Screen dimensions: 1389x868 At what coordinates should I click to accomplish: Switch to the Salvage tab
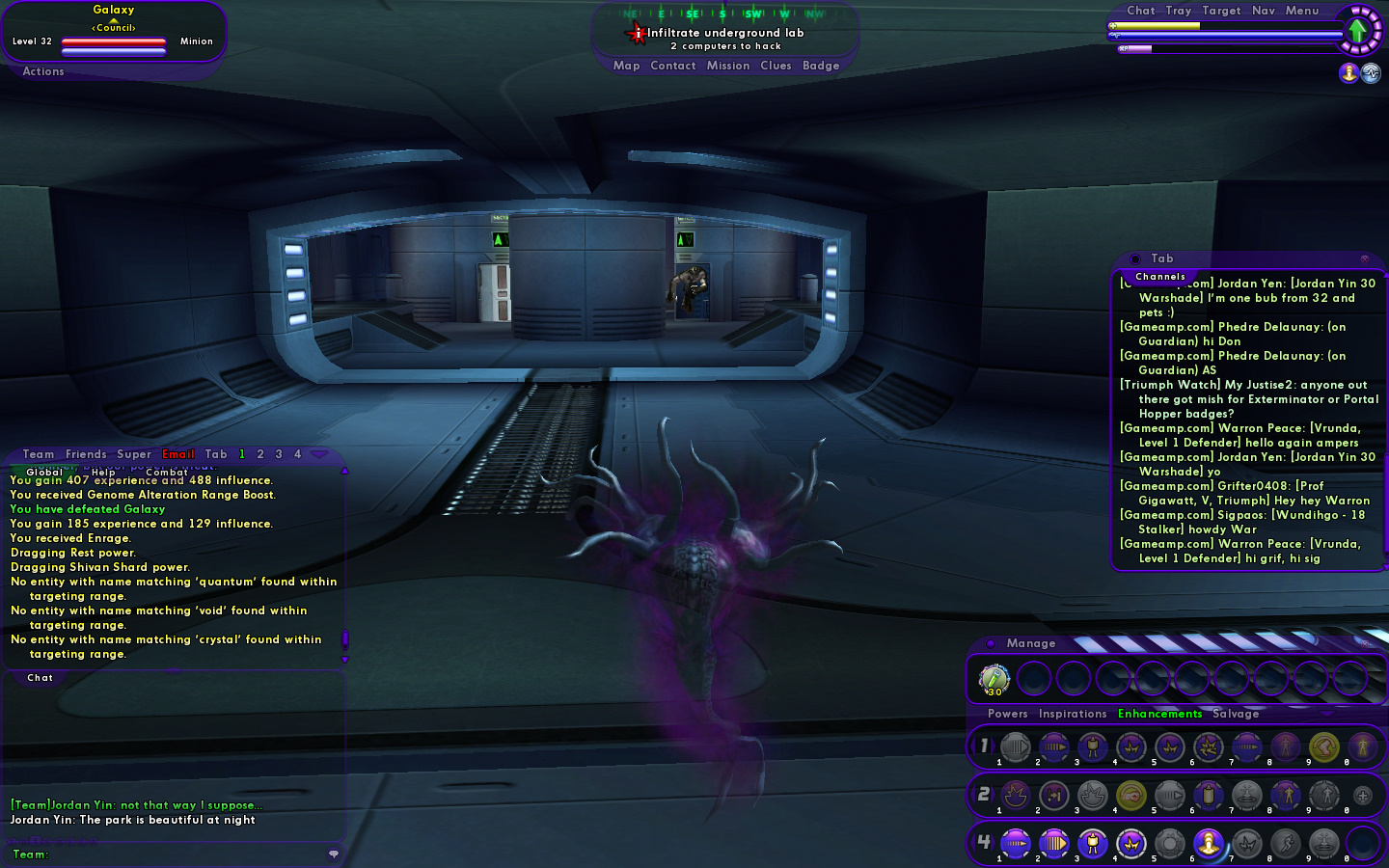point(1236,714)
